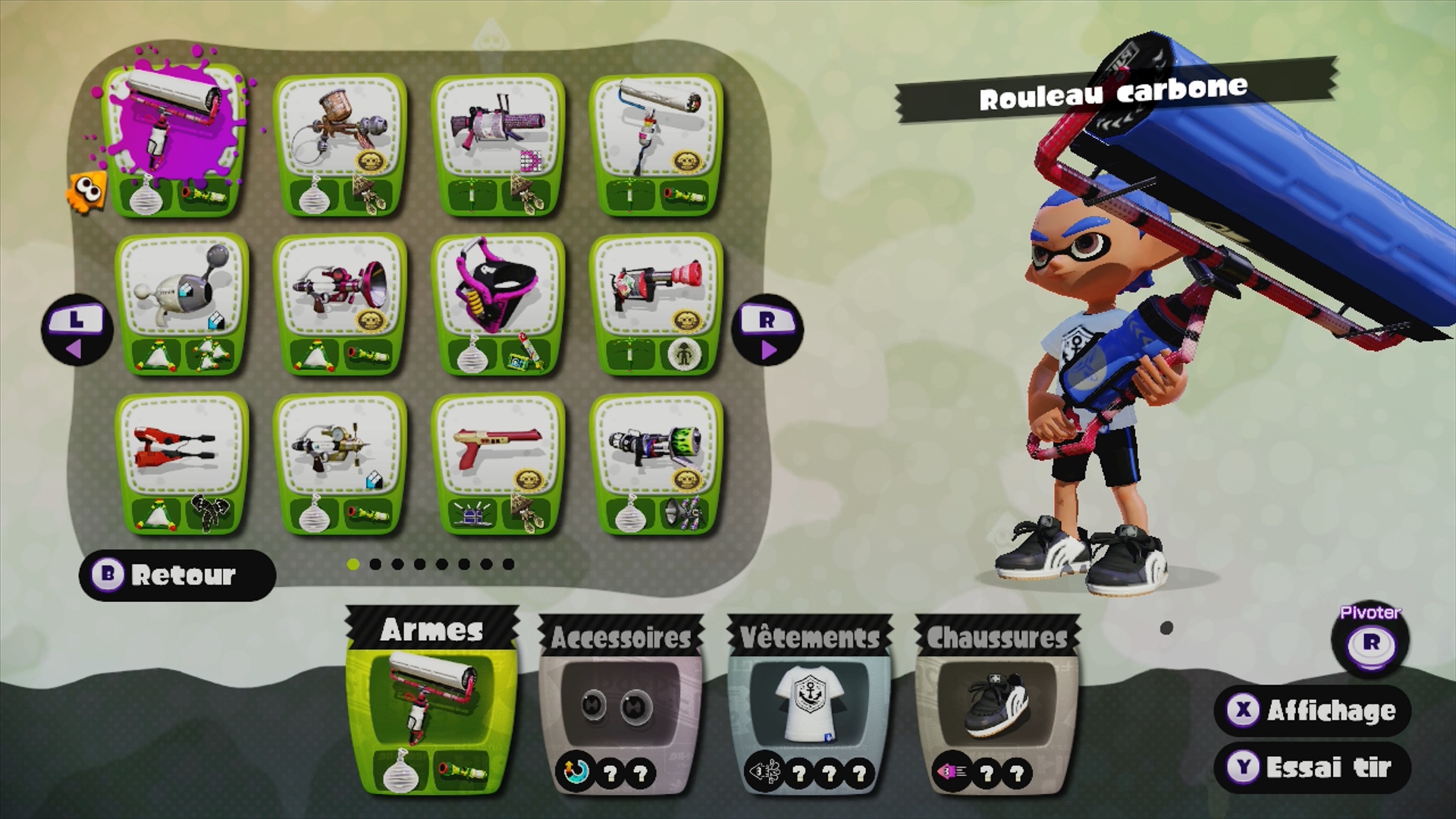The image size is (1456, 819).
Task: Select the megaphone-barrel blaster weapon tile
Action: click(340, 303)
